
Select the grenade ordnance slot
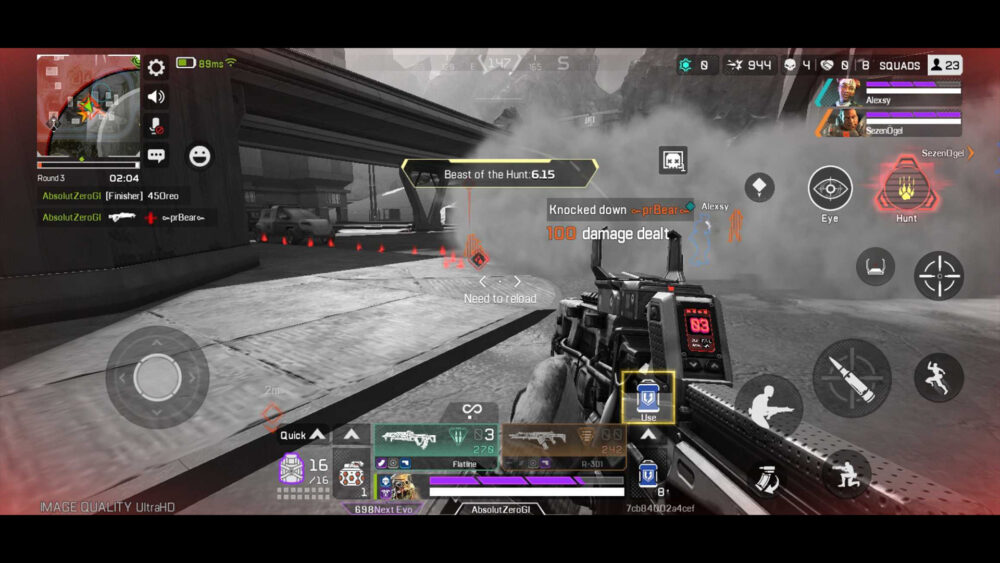351,474
